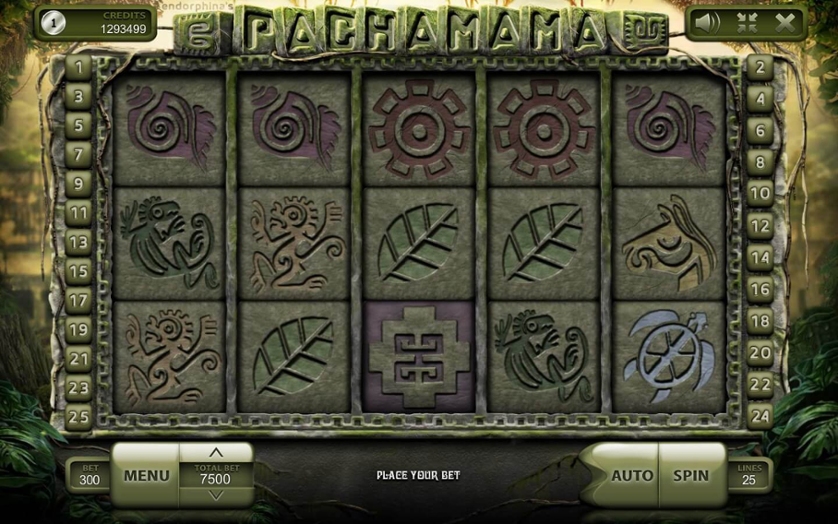Start AUTO spin mode

click(632, 475)
